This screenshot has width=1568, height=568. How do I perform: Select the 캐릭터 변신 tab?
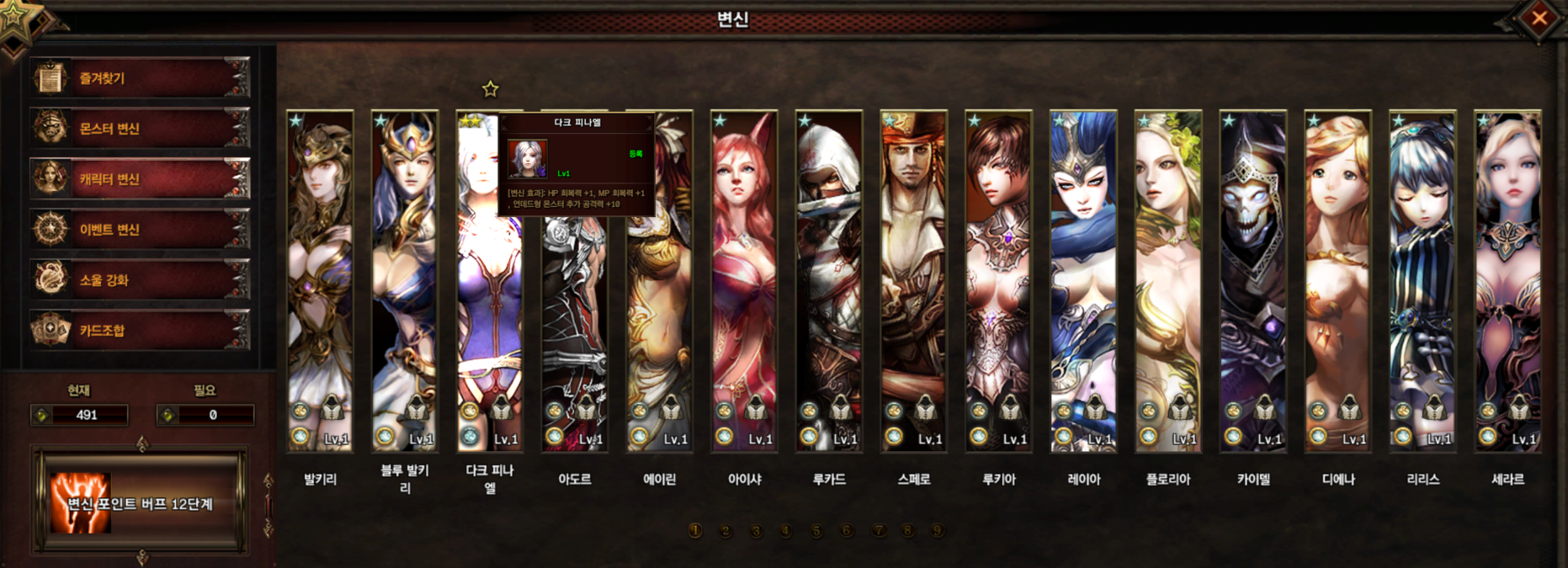[140, 179]
